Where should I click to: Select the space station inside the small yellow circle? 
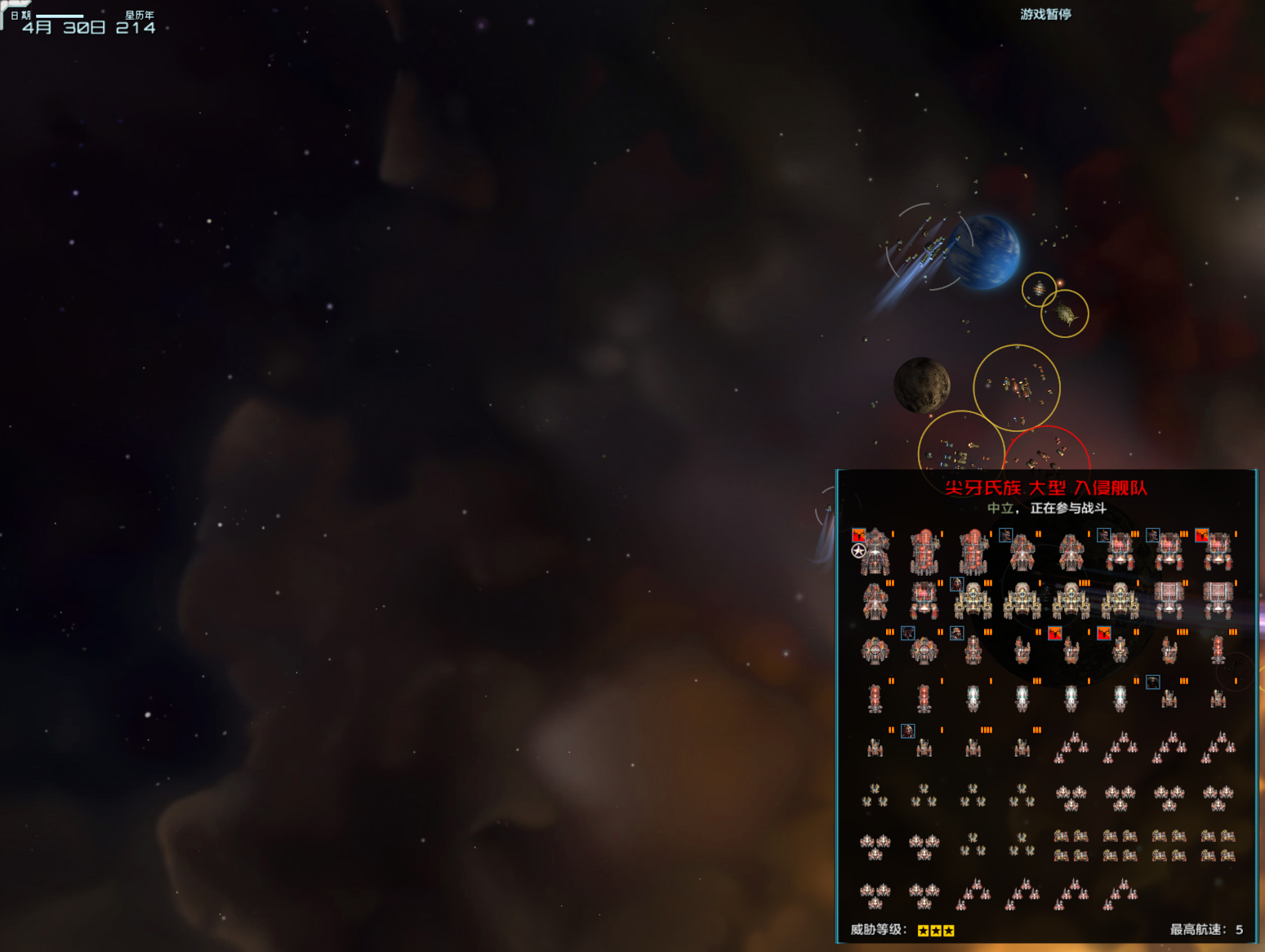(1039, 290)
